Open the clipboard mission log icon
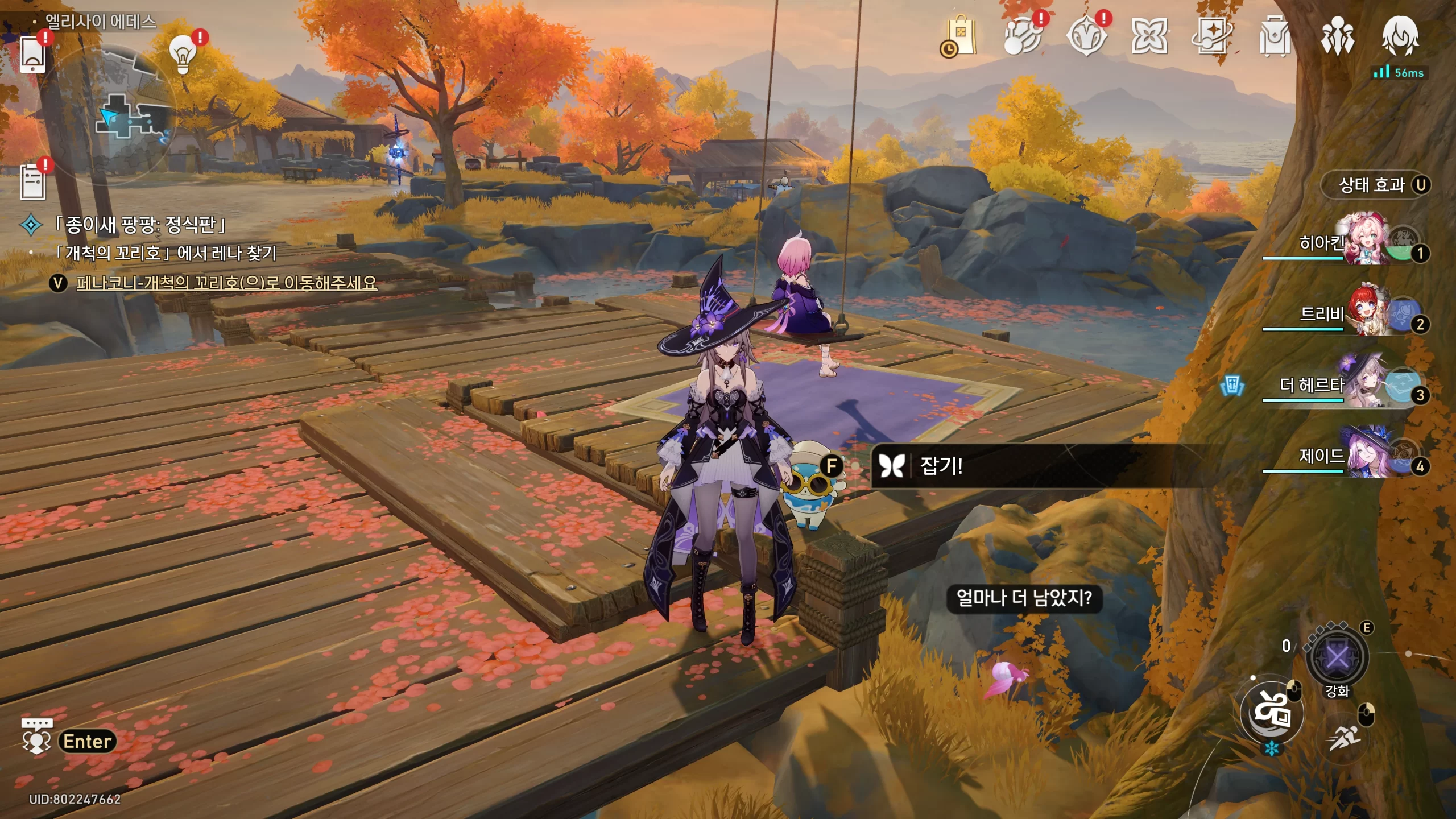 (32, 182)
